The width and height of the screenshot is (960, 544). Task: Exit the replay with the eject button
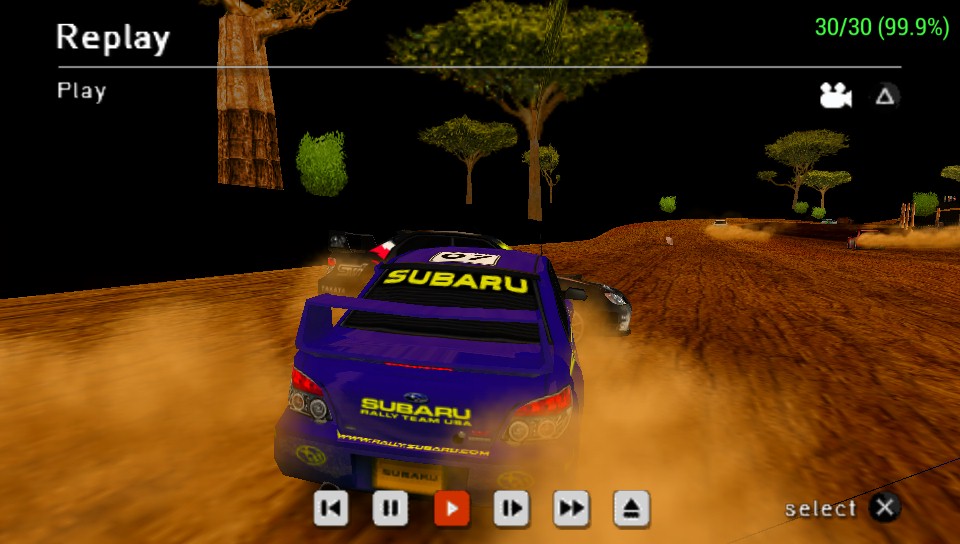(x=631, y=509)
